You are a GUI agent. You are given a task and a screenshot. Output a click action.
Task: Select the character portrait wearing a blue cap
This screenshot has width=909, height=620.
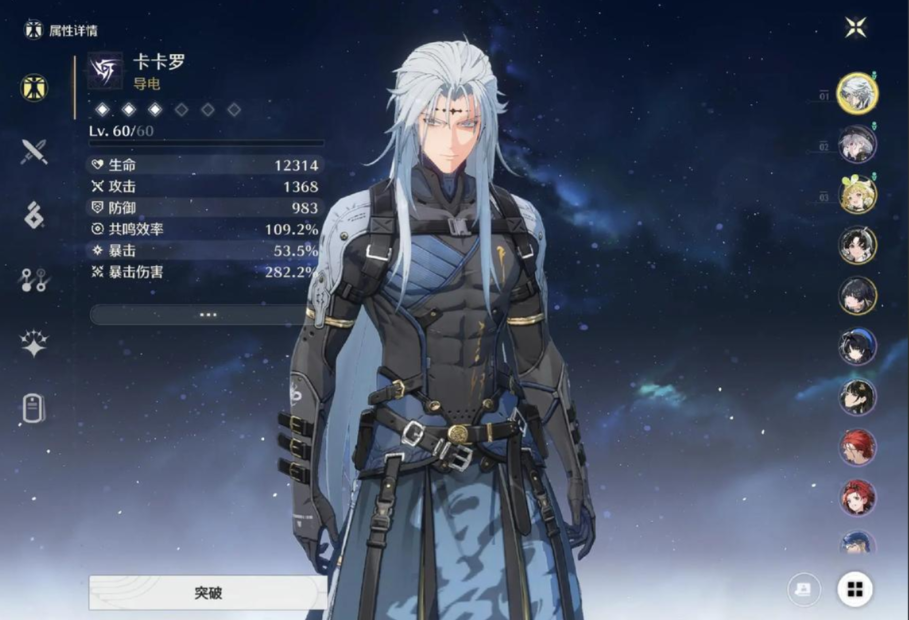(857, 544)
